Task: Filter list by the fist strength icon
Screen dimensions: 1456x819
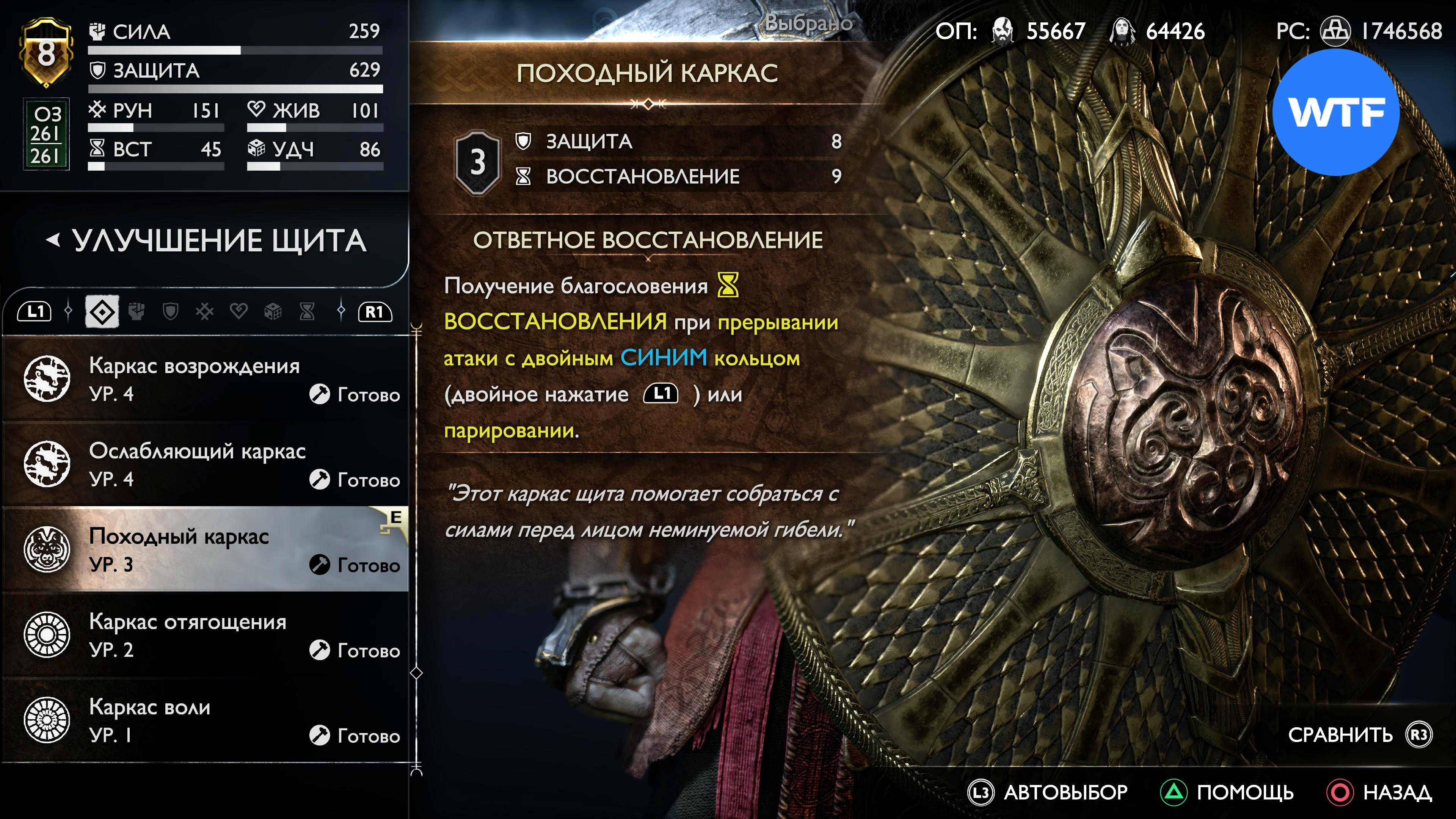Action: click(136, 311)
